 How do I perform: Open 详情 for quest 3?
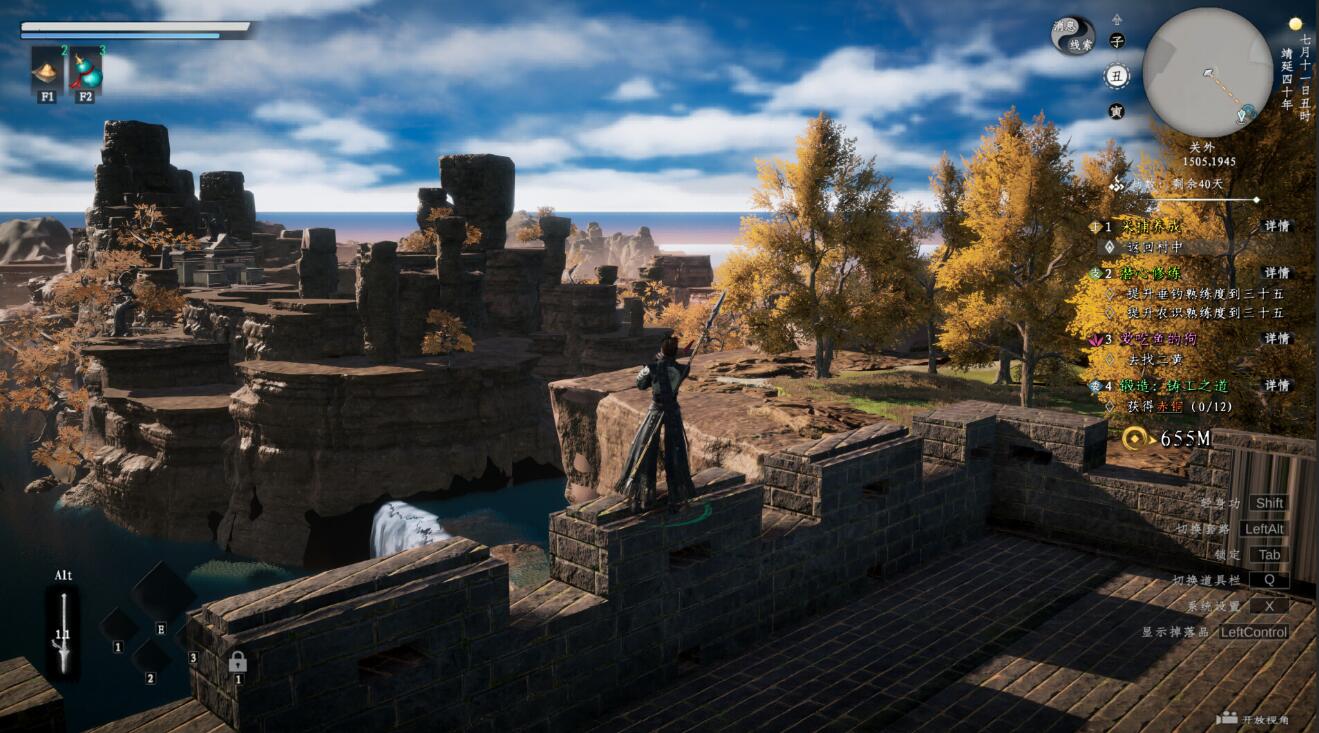pyautogui.click(x=1276, y=339)
